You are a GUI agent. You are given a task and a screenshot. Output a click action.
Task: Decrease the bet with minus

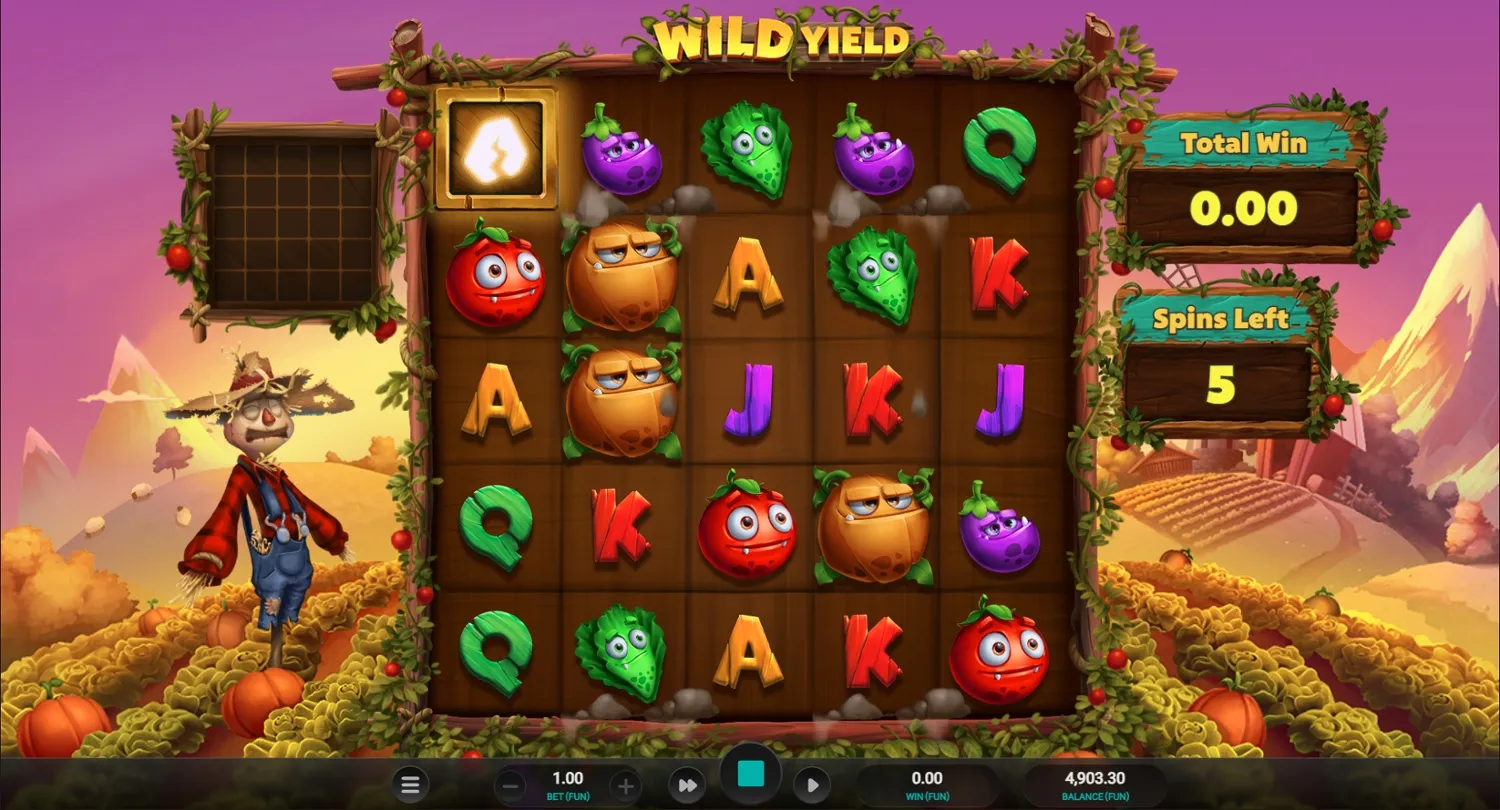pyautogui.click(x=510, y=784)
